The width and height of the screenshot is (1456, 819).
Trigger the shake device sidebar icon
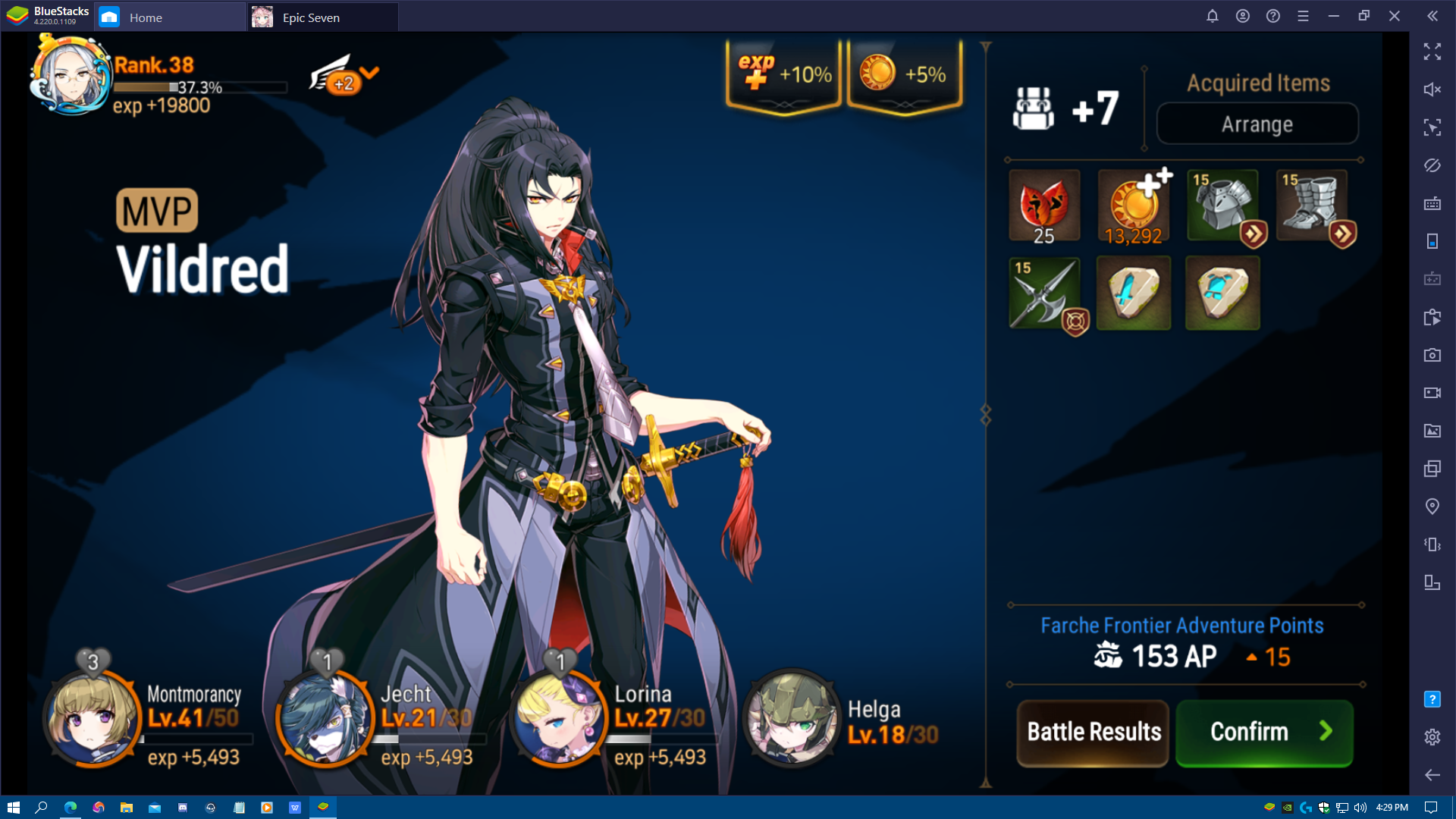(1432, 544)
